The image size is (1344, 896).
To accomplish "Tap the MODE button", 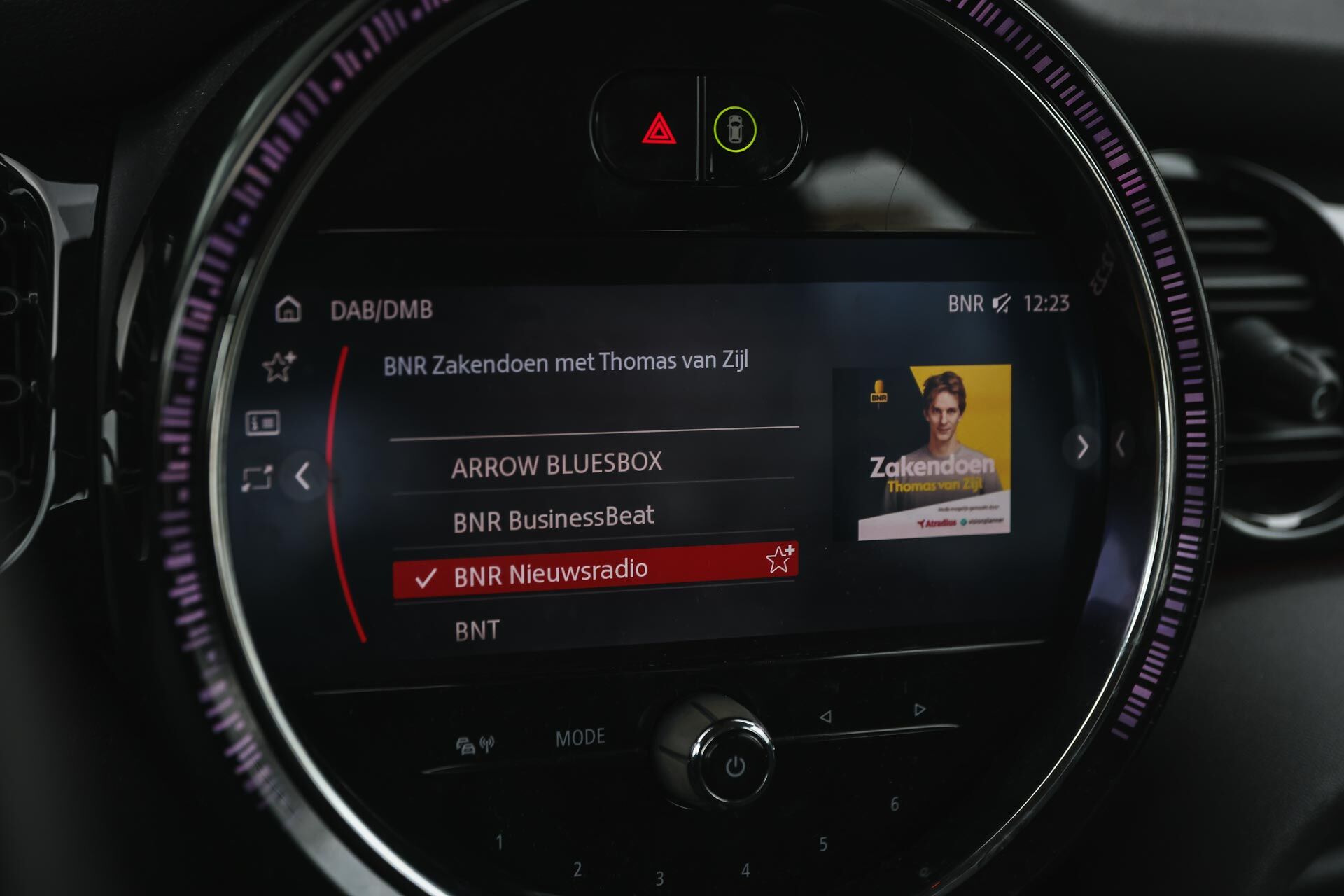I will [x=580, y=737].
